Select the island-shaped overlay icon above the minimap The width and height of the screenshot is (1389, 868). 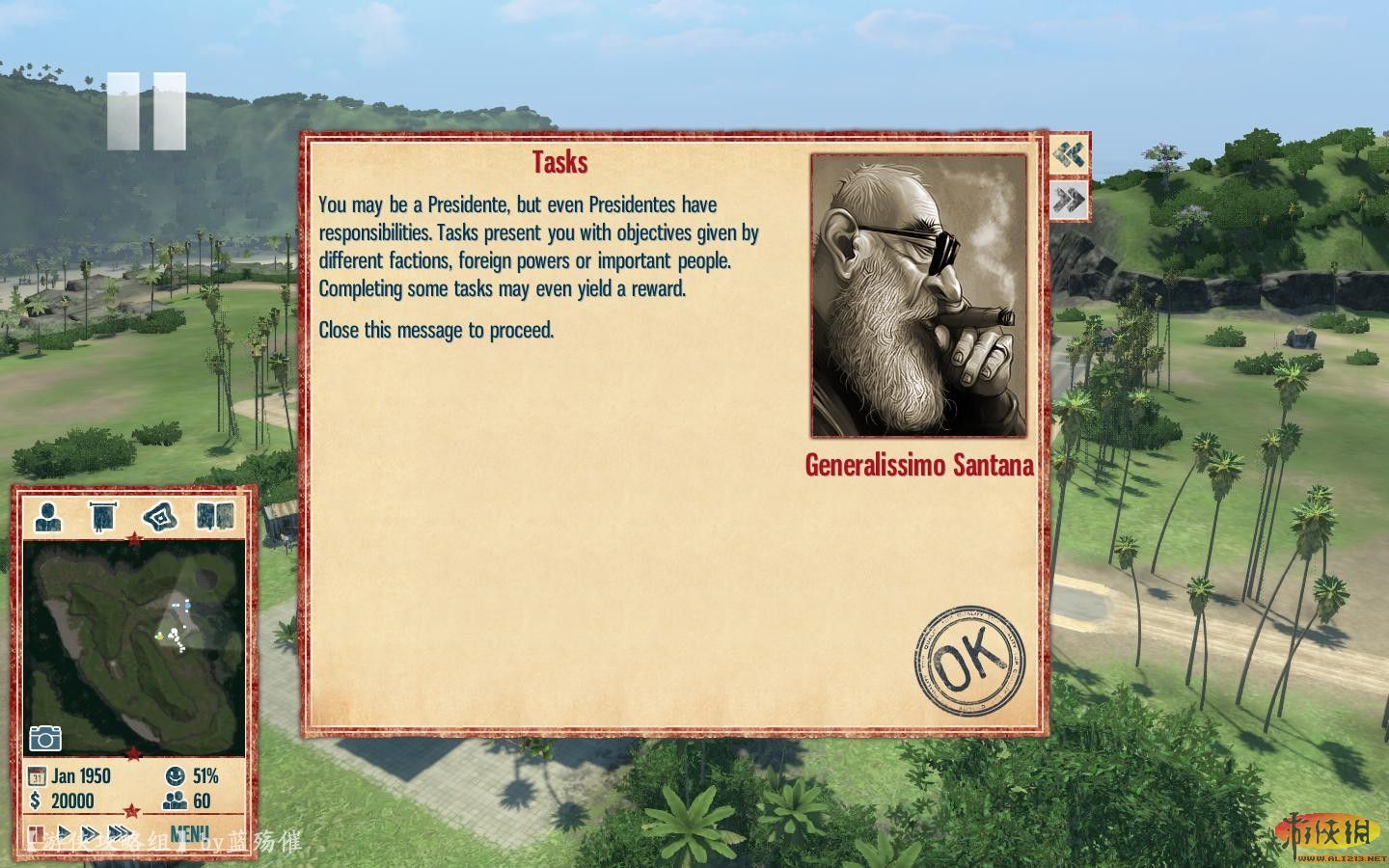[159, 516]
